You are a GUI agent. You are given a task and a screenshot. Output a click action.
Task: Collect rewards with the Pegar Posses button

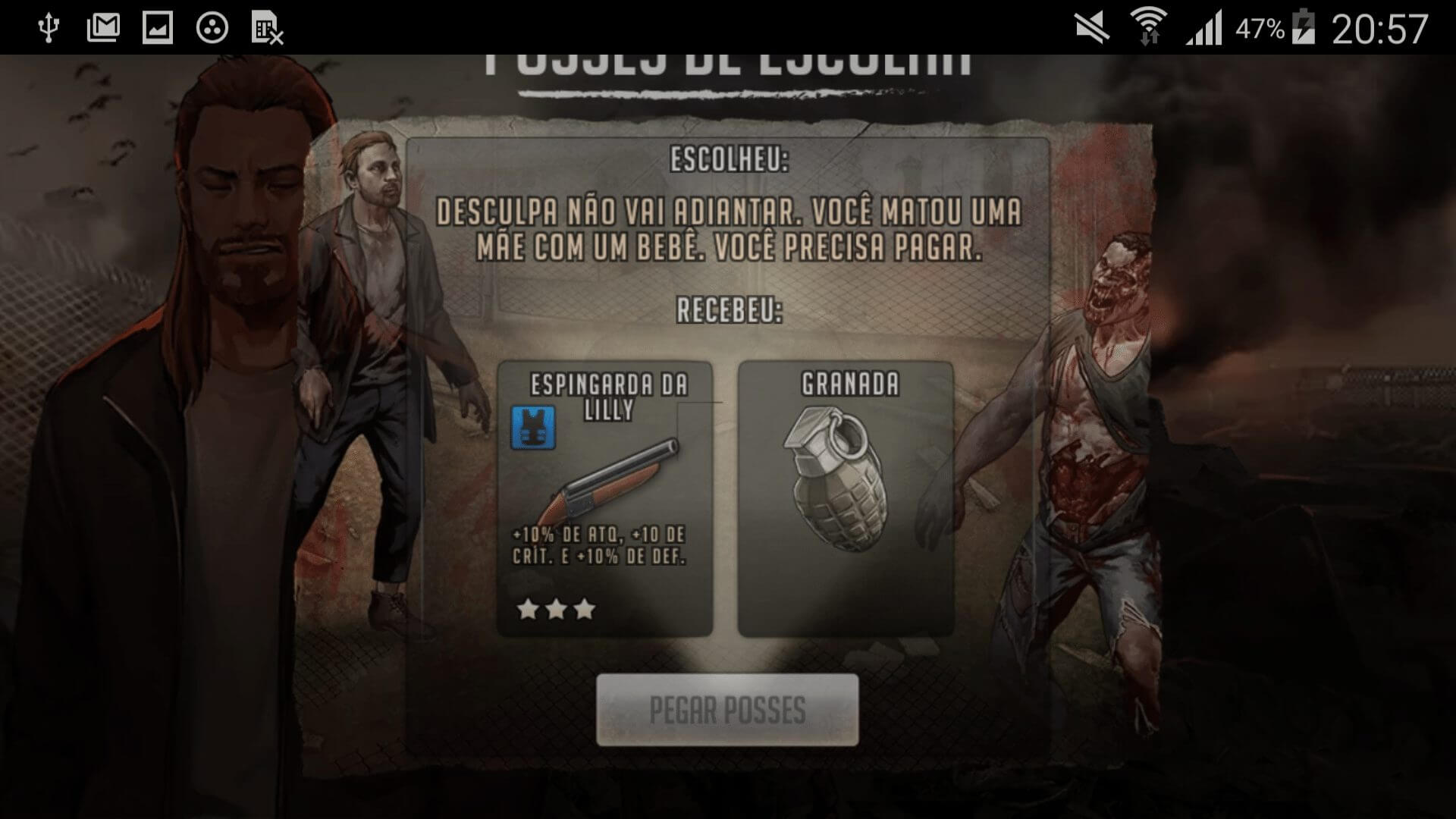coord(727,710)
